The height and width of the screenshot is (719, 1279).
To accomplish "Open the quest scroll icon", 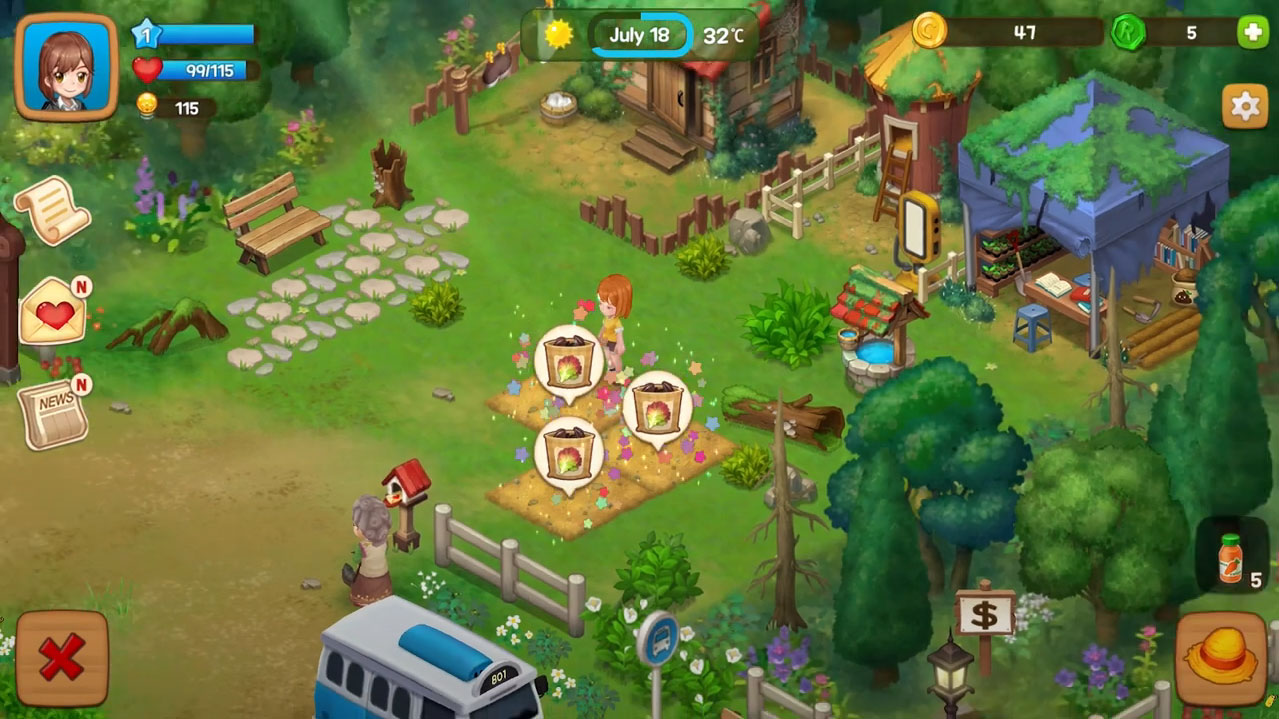I will [x=52, y=210].
